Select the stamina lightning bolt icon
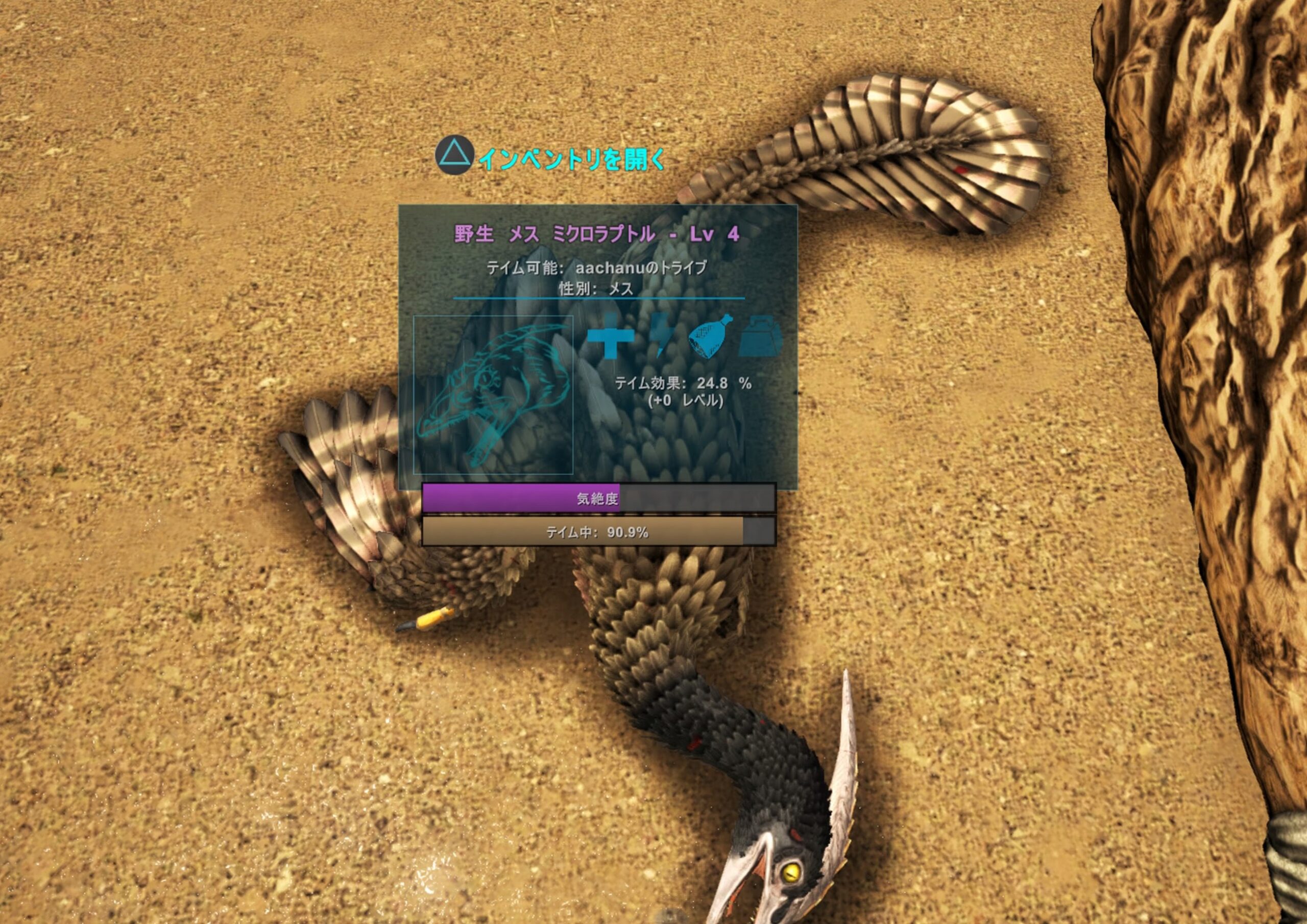Image resolution: width=1307 pixels, height=924 pixels. click(663, 336)
